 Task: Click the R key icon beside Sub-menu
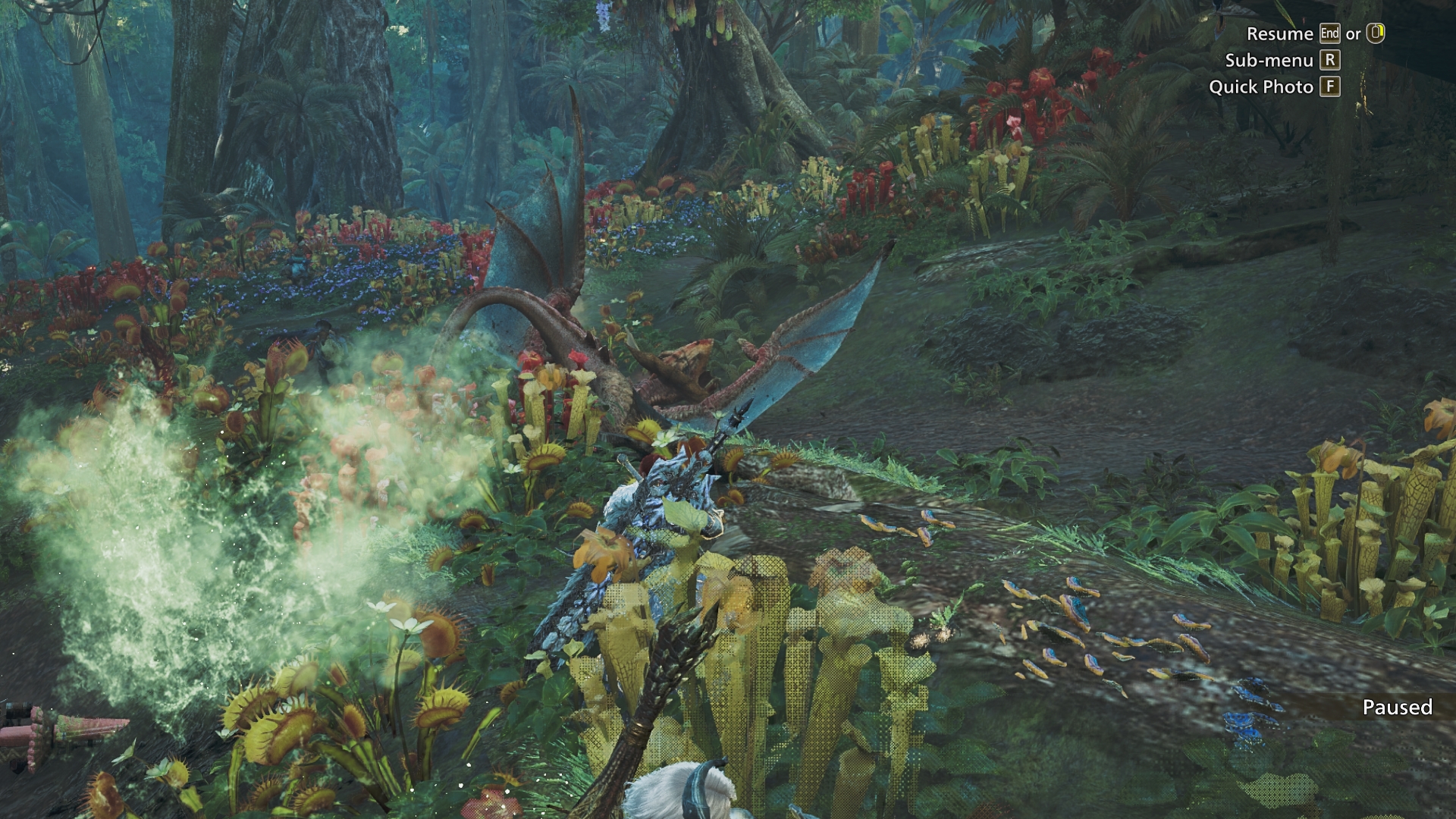click(x=1330, y=61)
